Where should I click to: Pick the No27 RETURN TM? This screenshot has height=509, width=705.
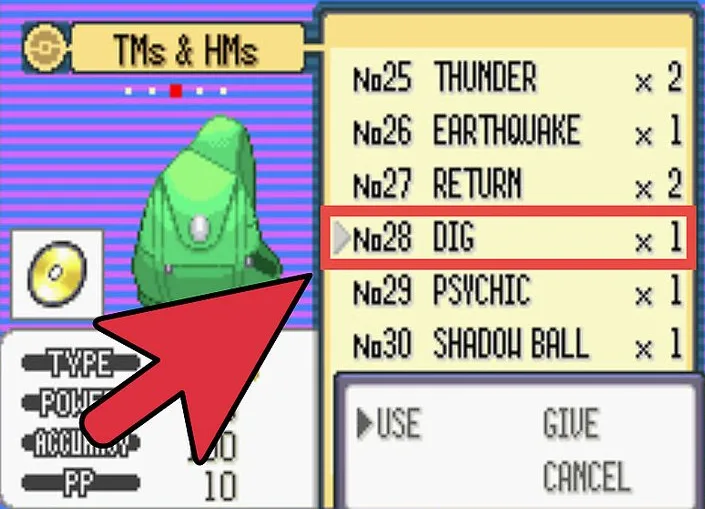click(516, 185)
